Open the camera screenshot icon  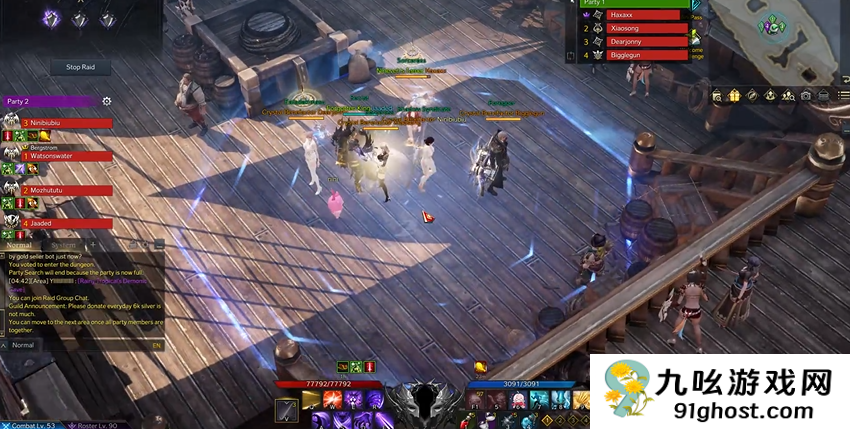coord(806,95)
